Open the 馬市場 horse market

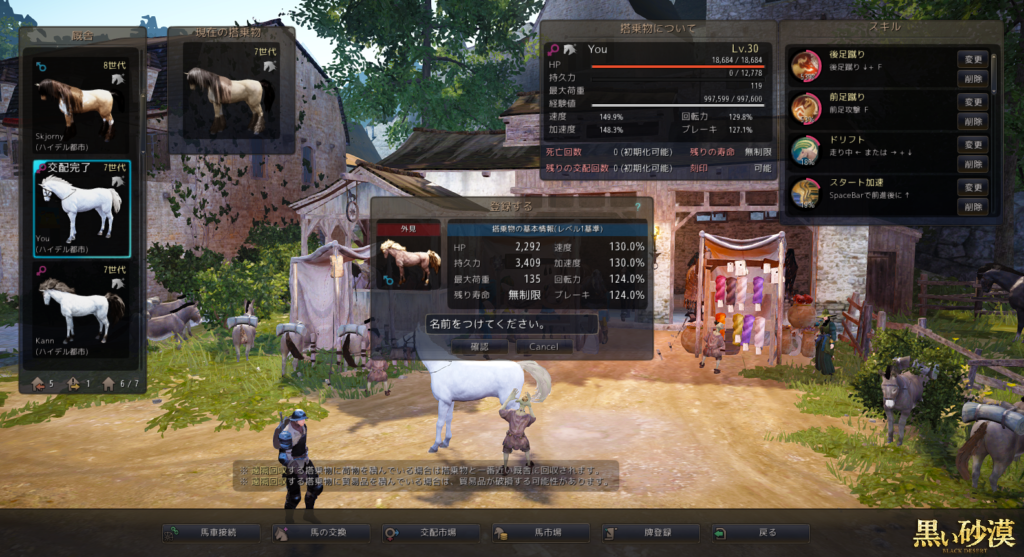[539, 533]
